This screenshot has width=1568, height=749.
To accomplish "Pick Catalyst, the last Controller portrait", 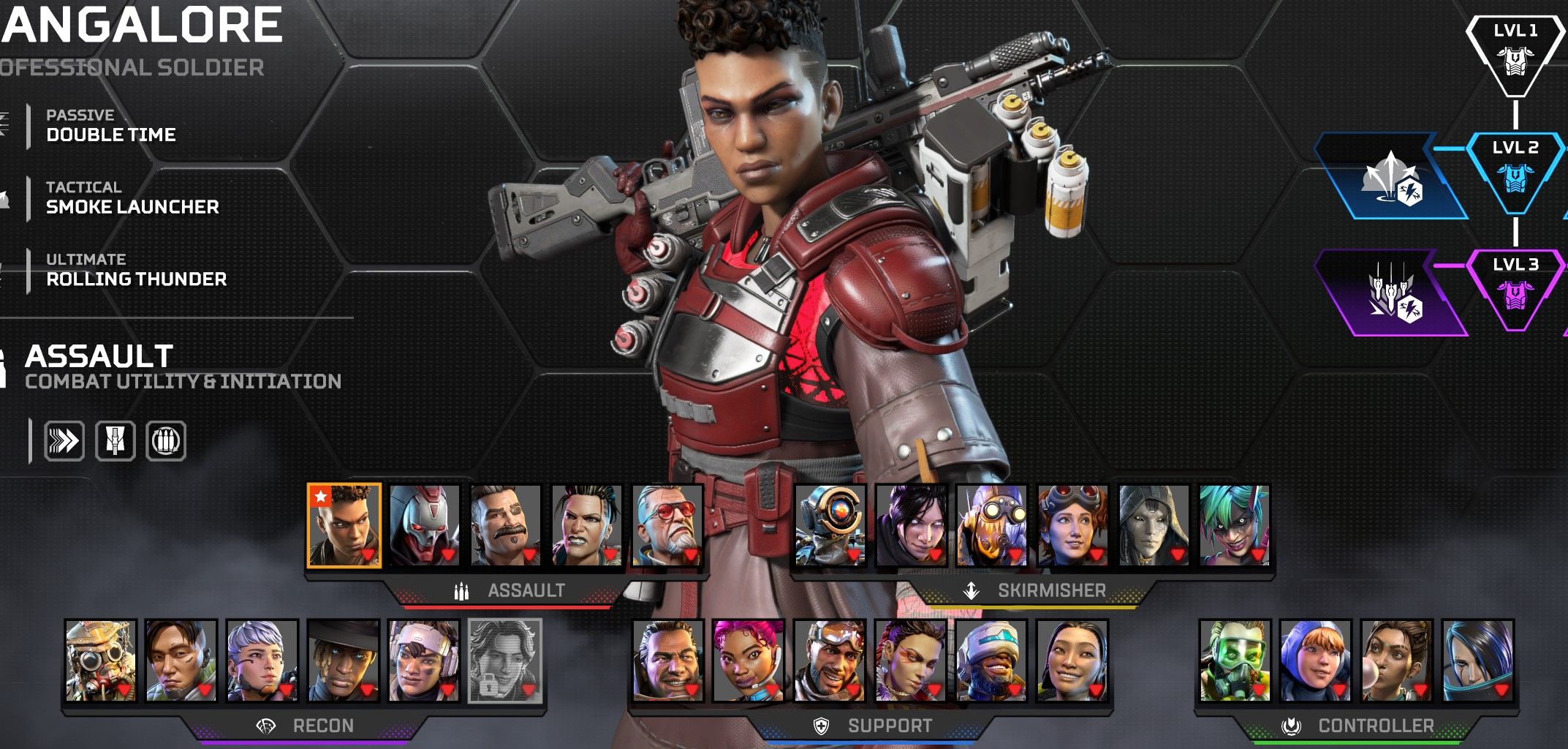I will [x=1477, y=660].
